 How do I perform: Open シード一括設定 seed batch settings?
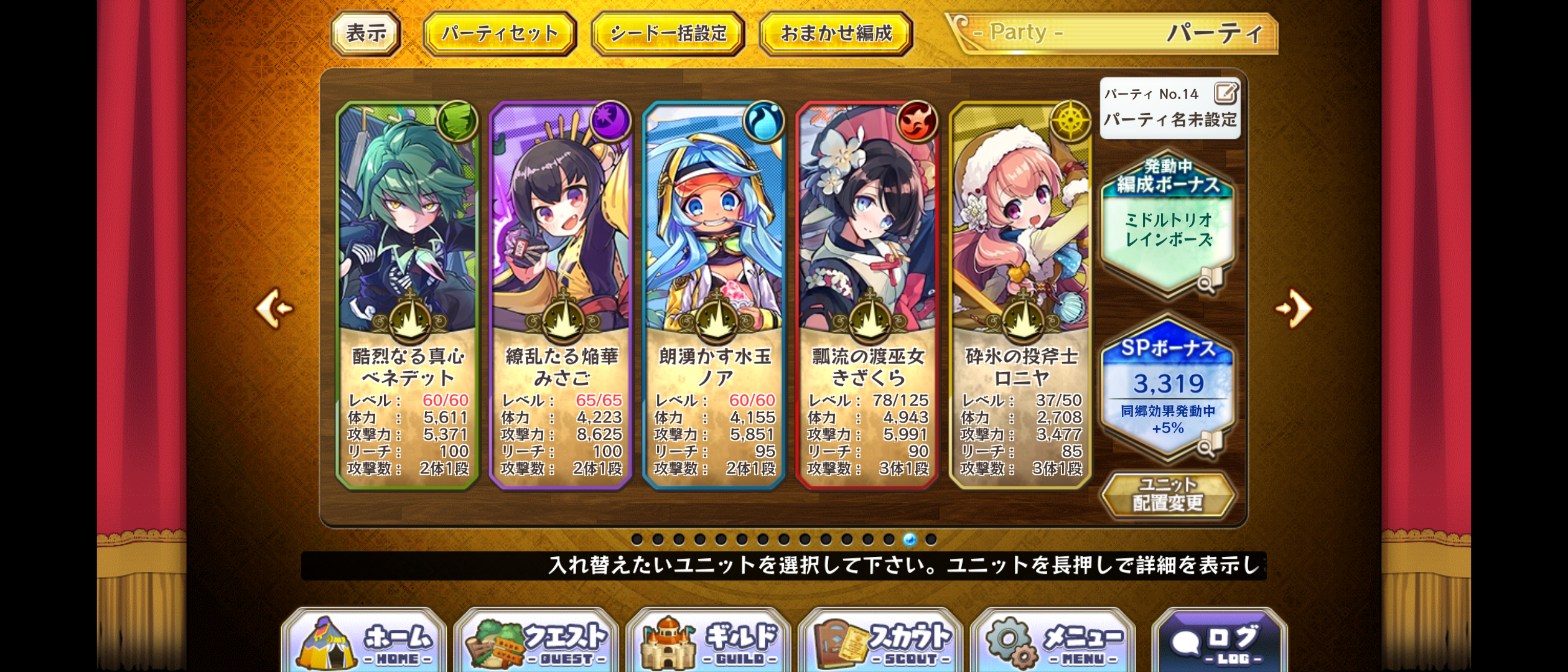(x=668, y=34)
